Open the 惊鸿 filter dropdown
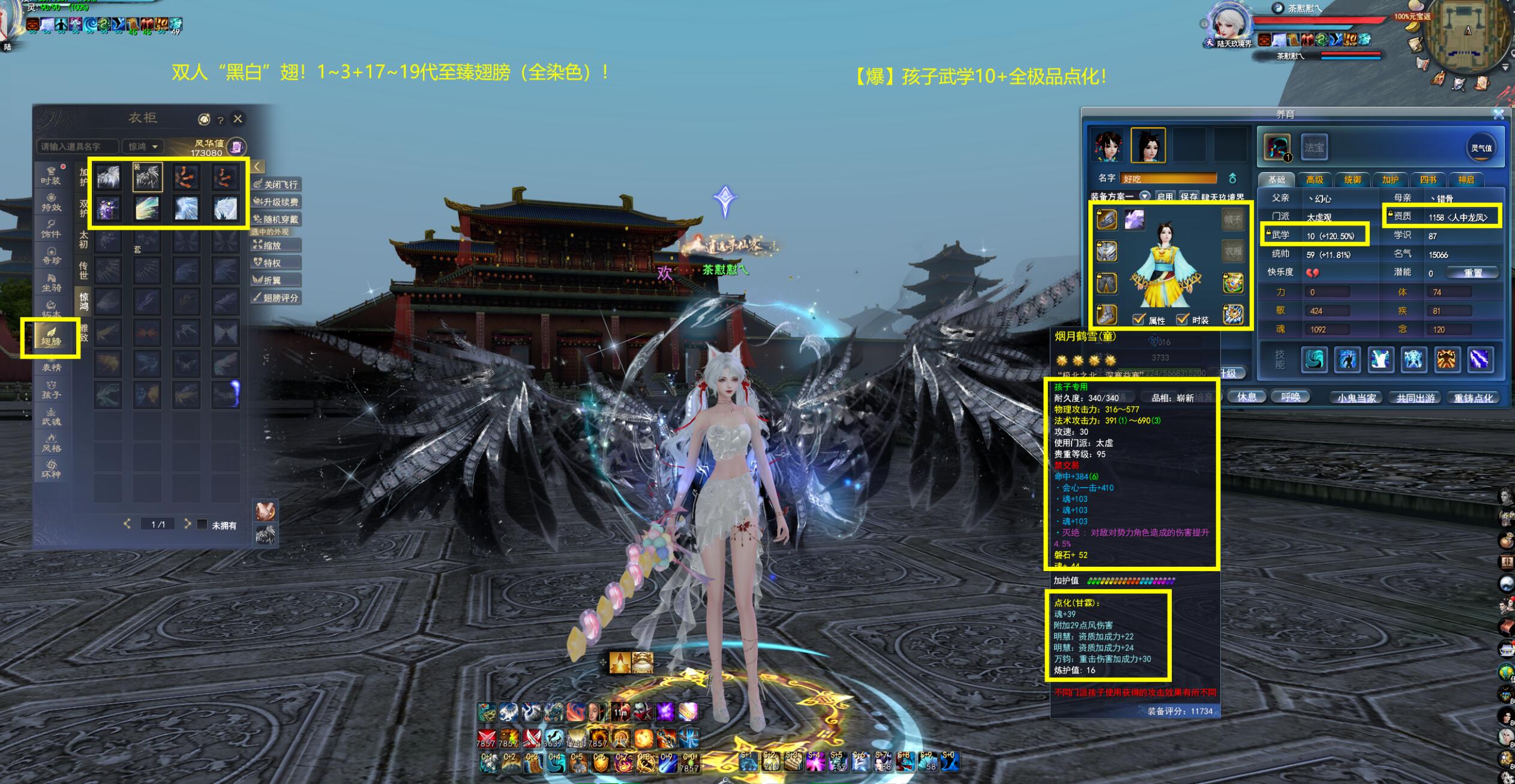Screen dimensions: 1515x784 [x=143, y=146]
